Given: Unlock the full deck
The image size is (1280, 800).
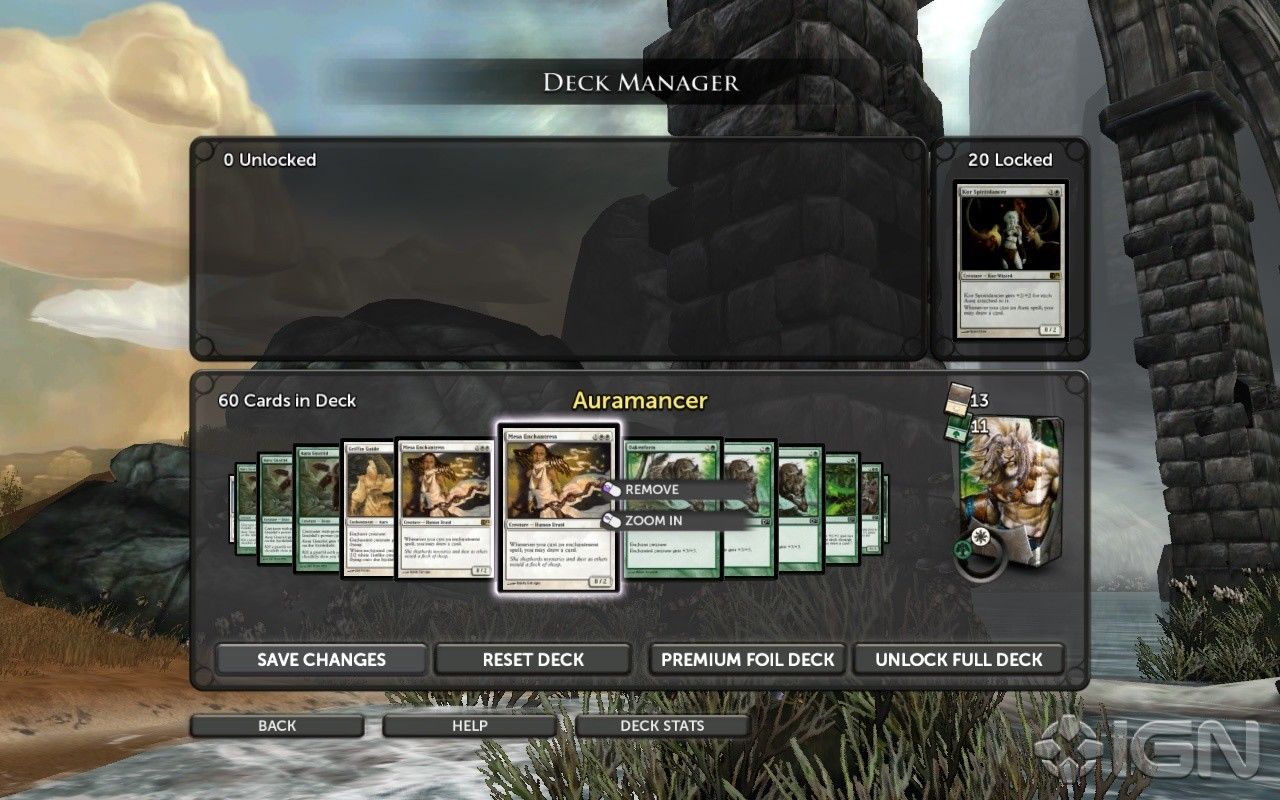Looking at the screenshot, I should tap(958, 660).
